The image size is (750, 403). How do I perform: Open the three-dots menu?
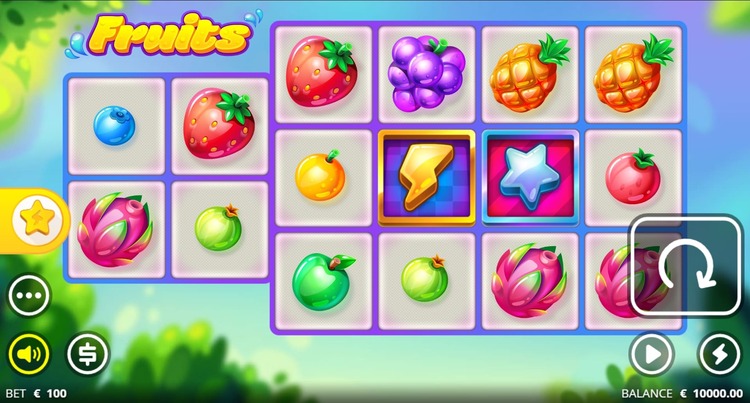tap(30, 296)
